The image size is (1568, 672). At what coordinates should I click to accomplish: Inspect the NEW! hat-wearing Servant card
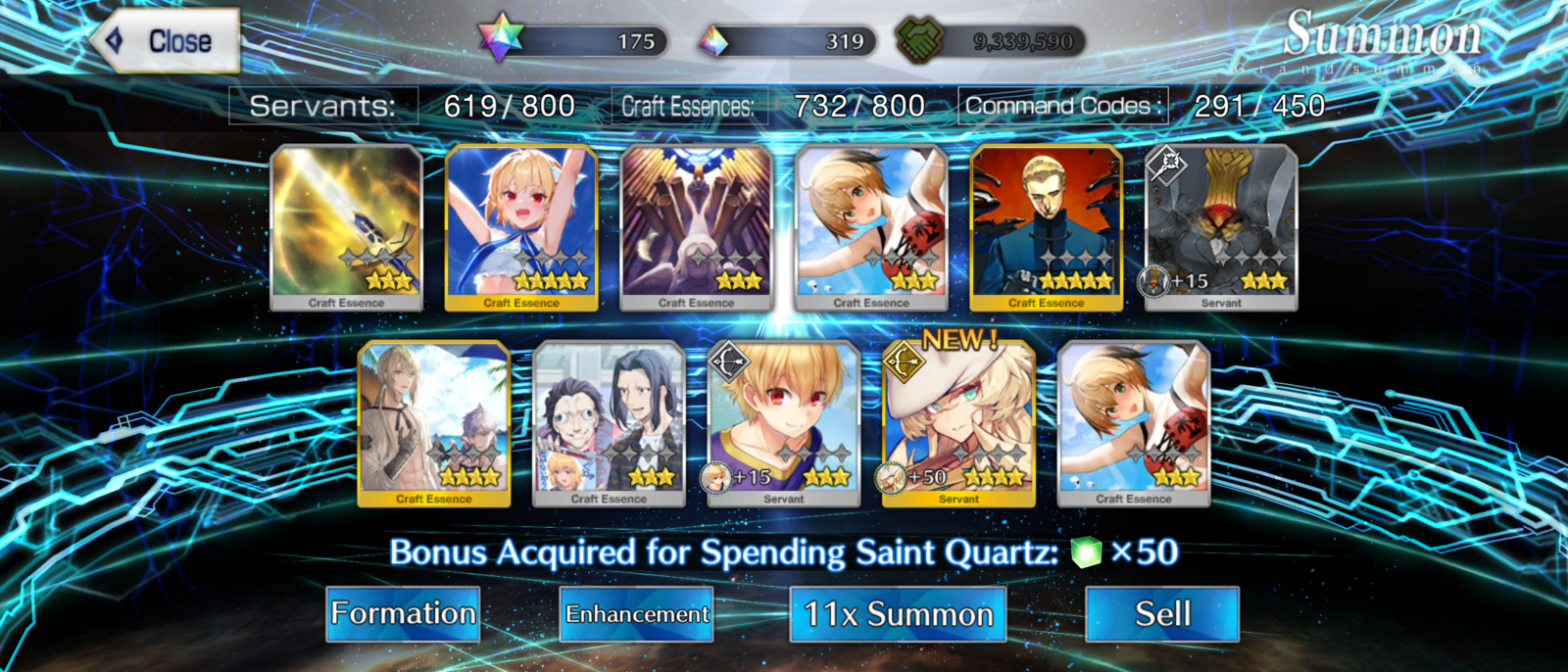958,423
